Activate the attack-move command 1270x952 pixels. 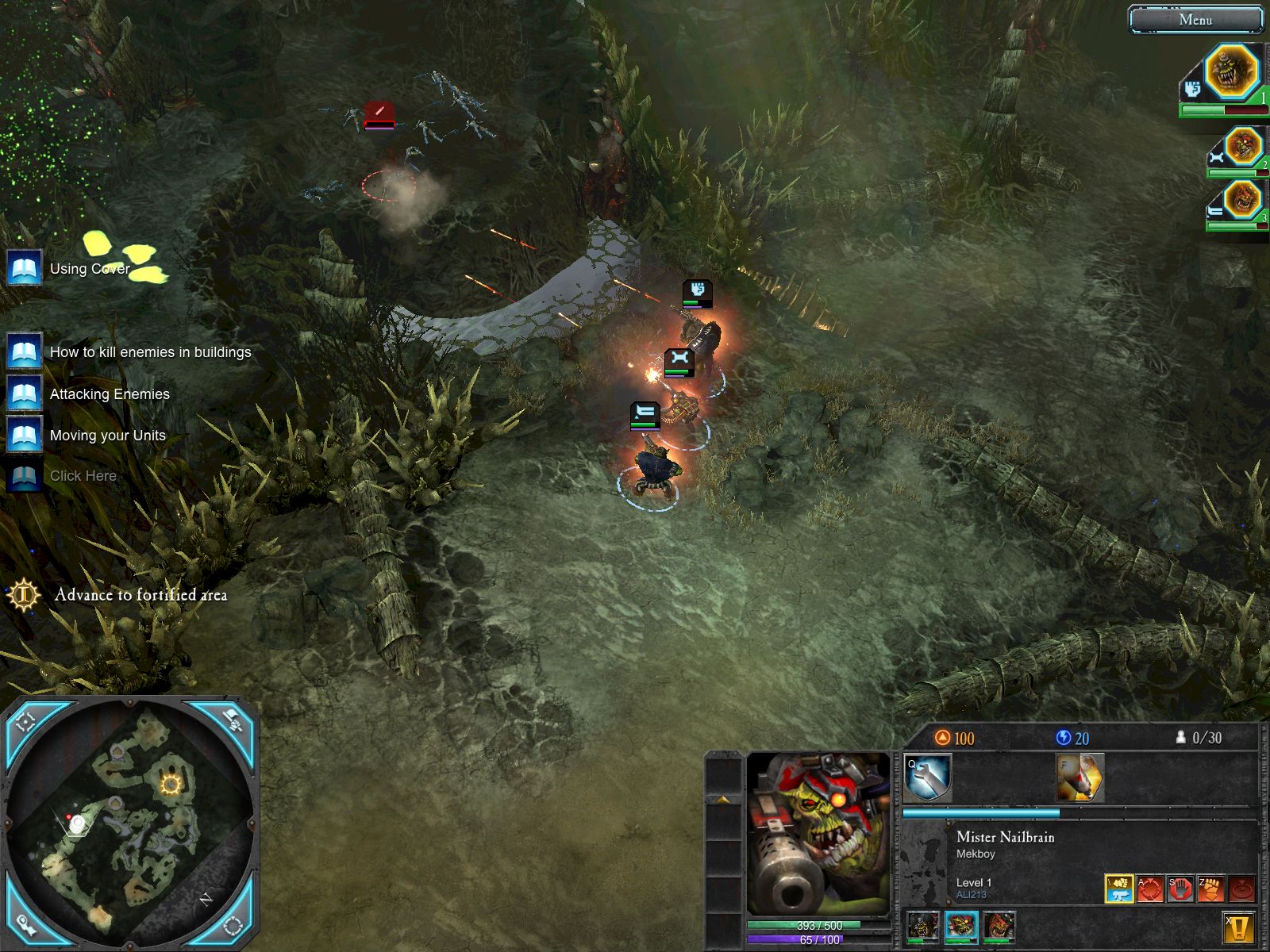pyautogui.click(x=1149, y=889)
